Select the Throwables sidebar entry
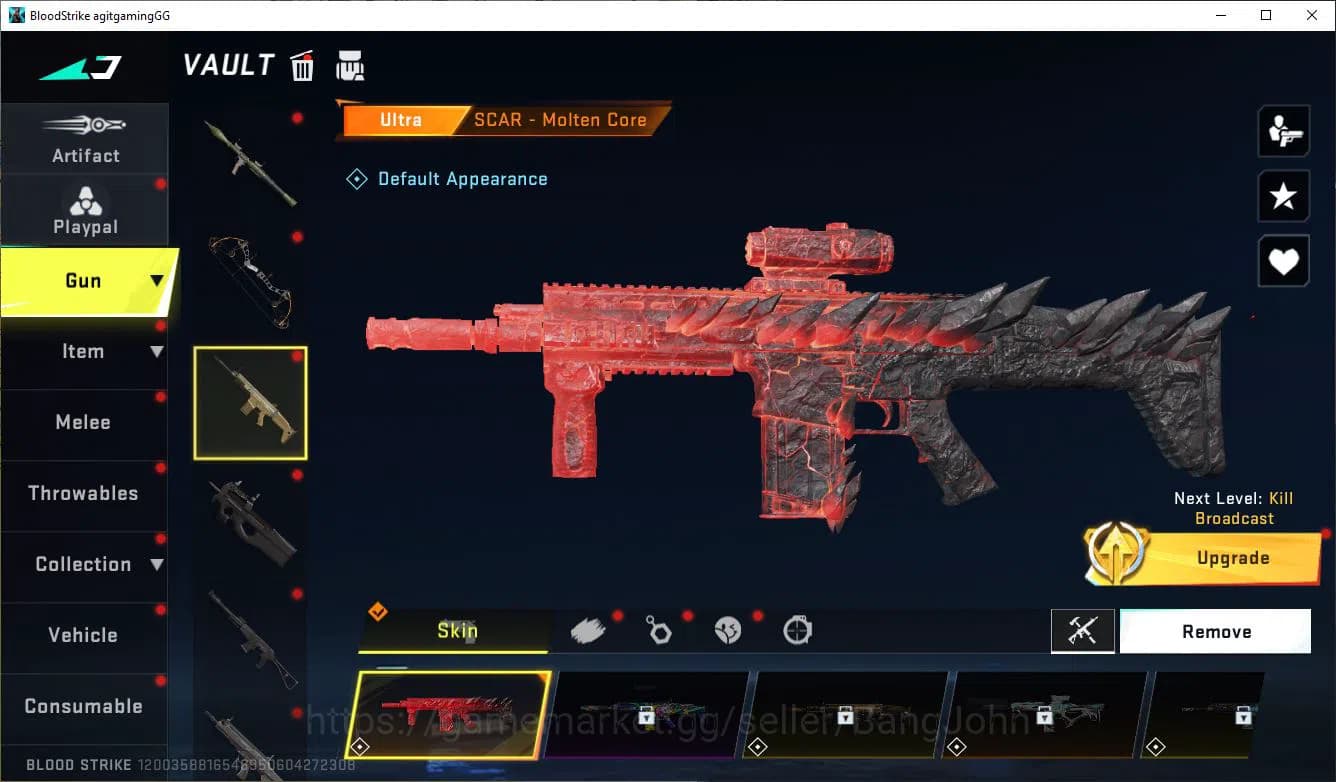The width and height of the screenshot is (1336, 782). pos(84,493)
